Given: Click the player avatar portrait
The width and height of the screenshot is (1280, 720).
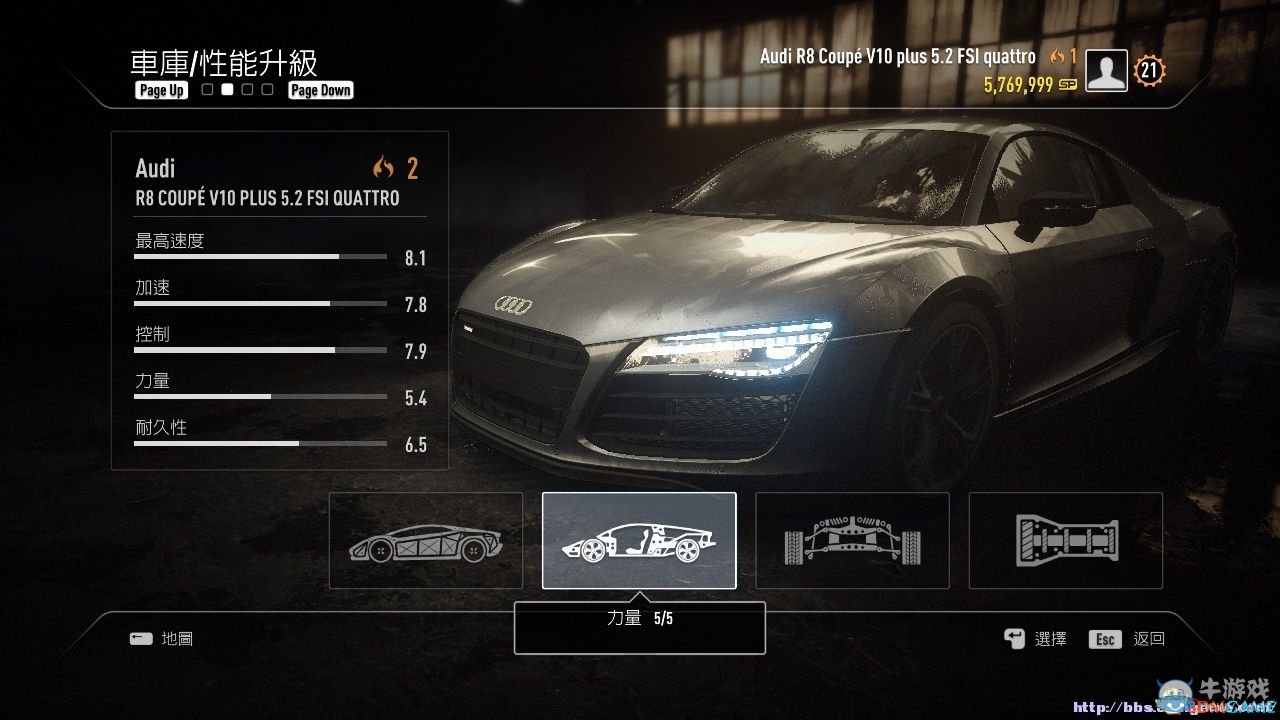Looking at the screenshot, I should point(1105,70).
